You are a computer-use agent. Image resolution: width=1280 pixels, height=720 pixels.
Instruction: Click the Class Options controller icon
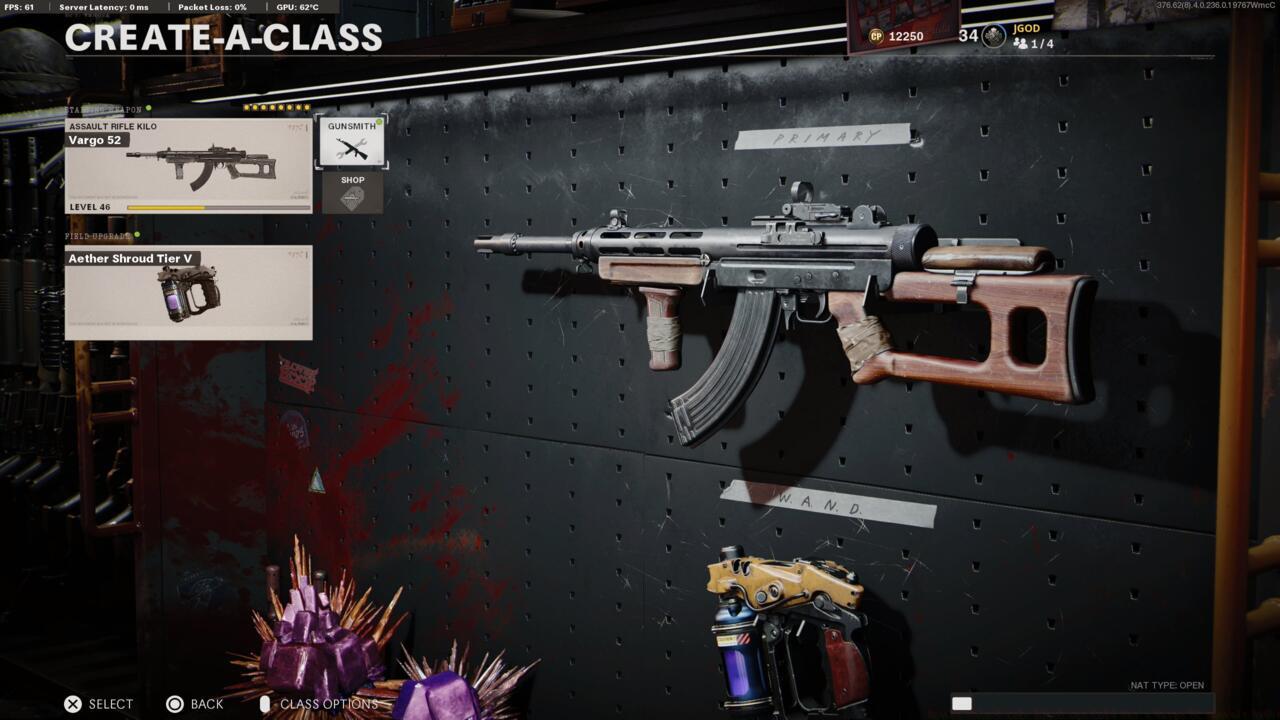264,703
